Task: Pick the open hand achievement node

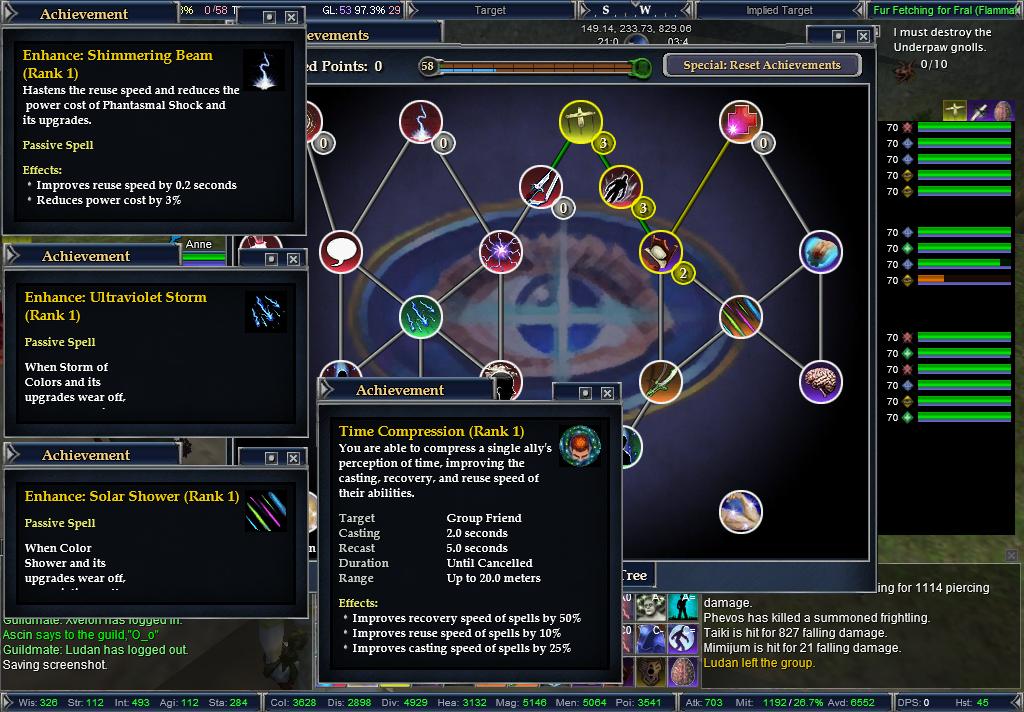Action: click(741, 511)
